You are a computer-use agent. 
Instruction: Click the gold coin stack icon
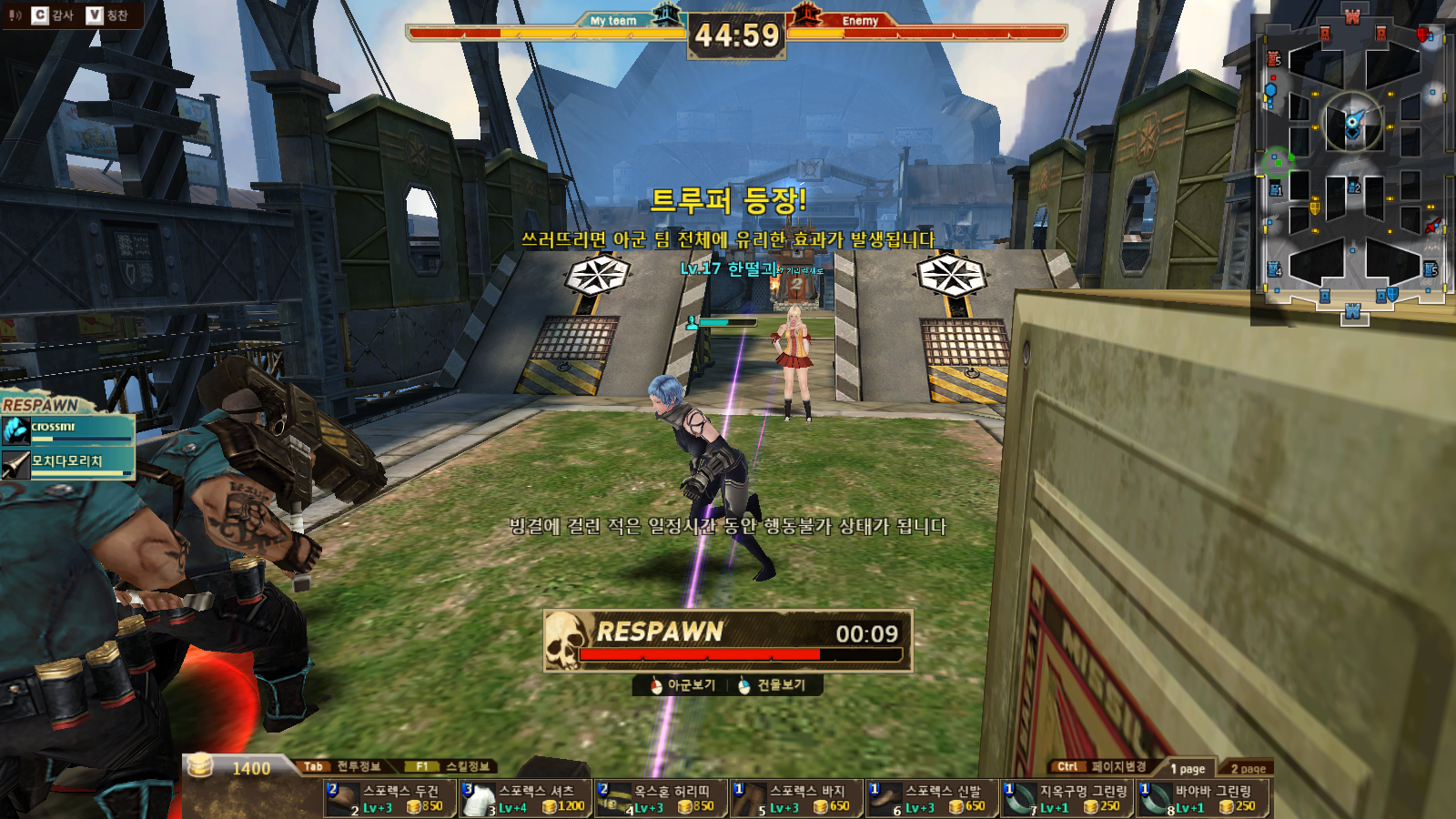point(200,766)
